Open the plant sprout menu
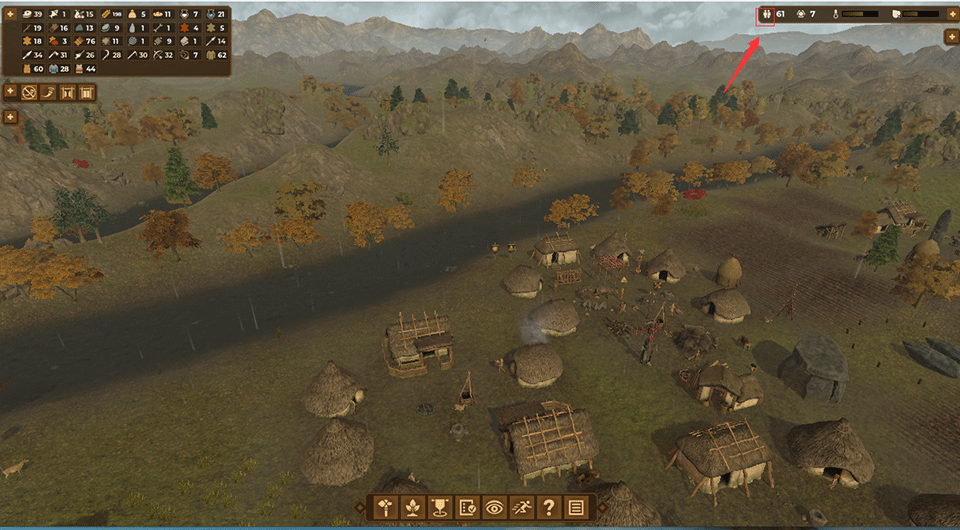The image size is (960, 530). 412,507
